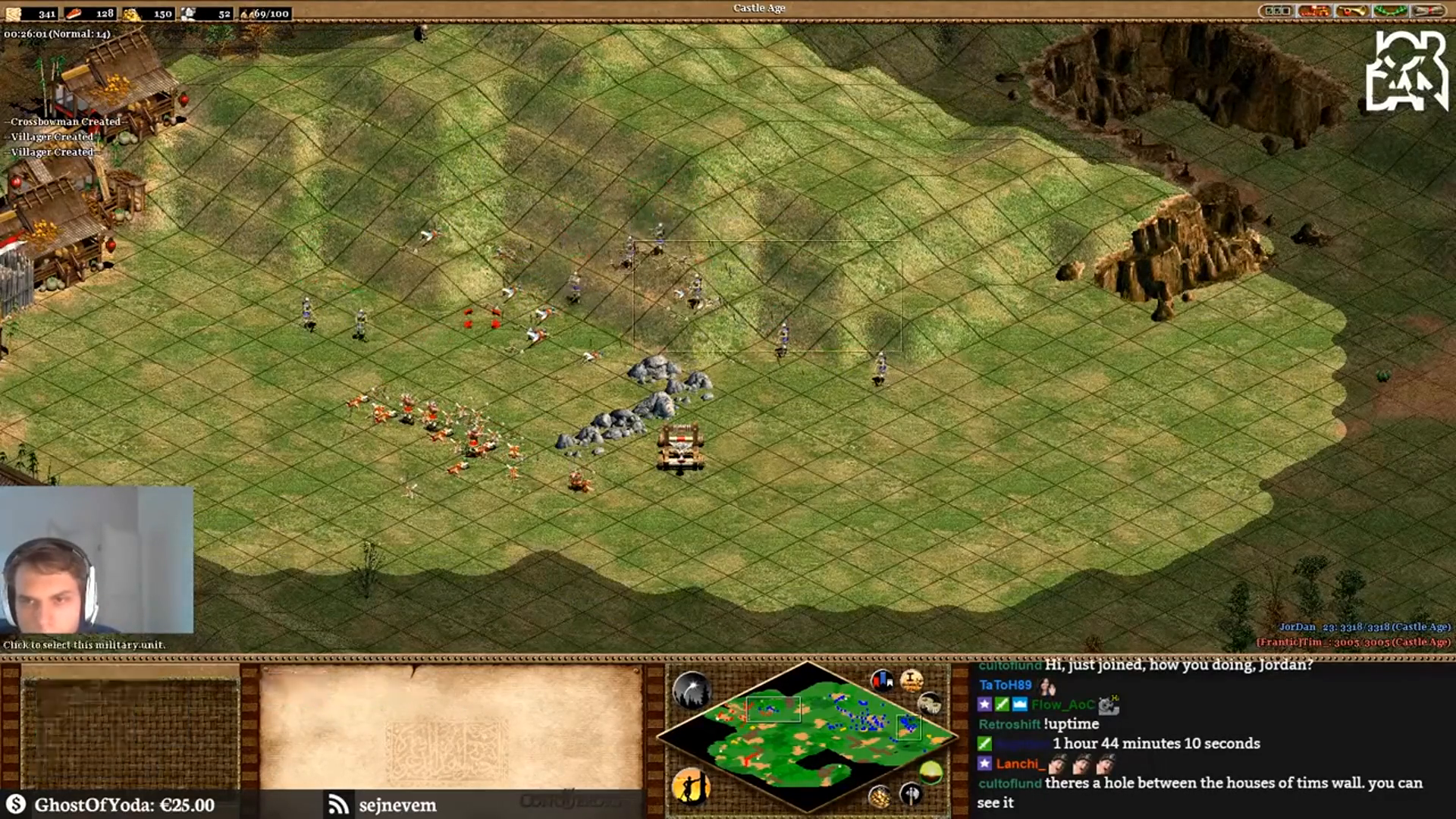1456x819 pixels.
Task: Toggle combat view with the axe icon
Action: coord(912,793)
